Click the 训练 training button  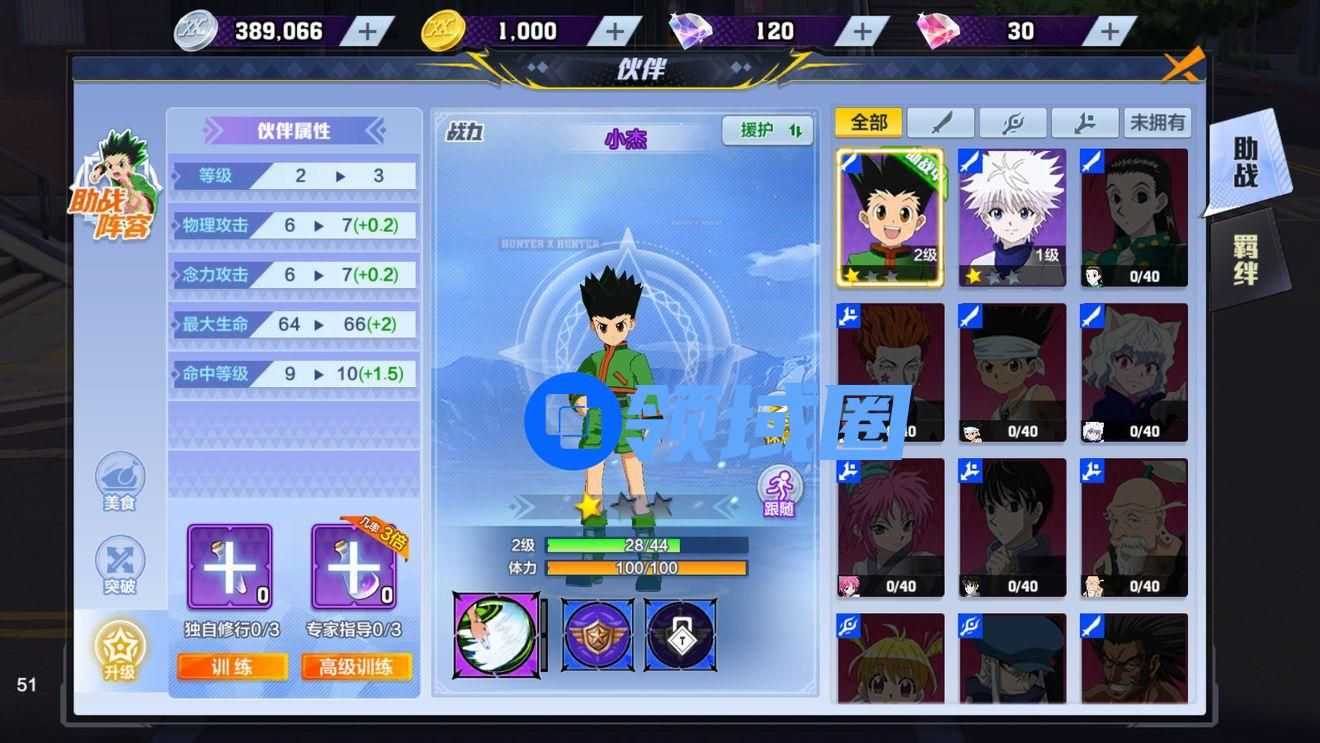(x=232, y=667)
